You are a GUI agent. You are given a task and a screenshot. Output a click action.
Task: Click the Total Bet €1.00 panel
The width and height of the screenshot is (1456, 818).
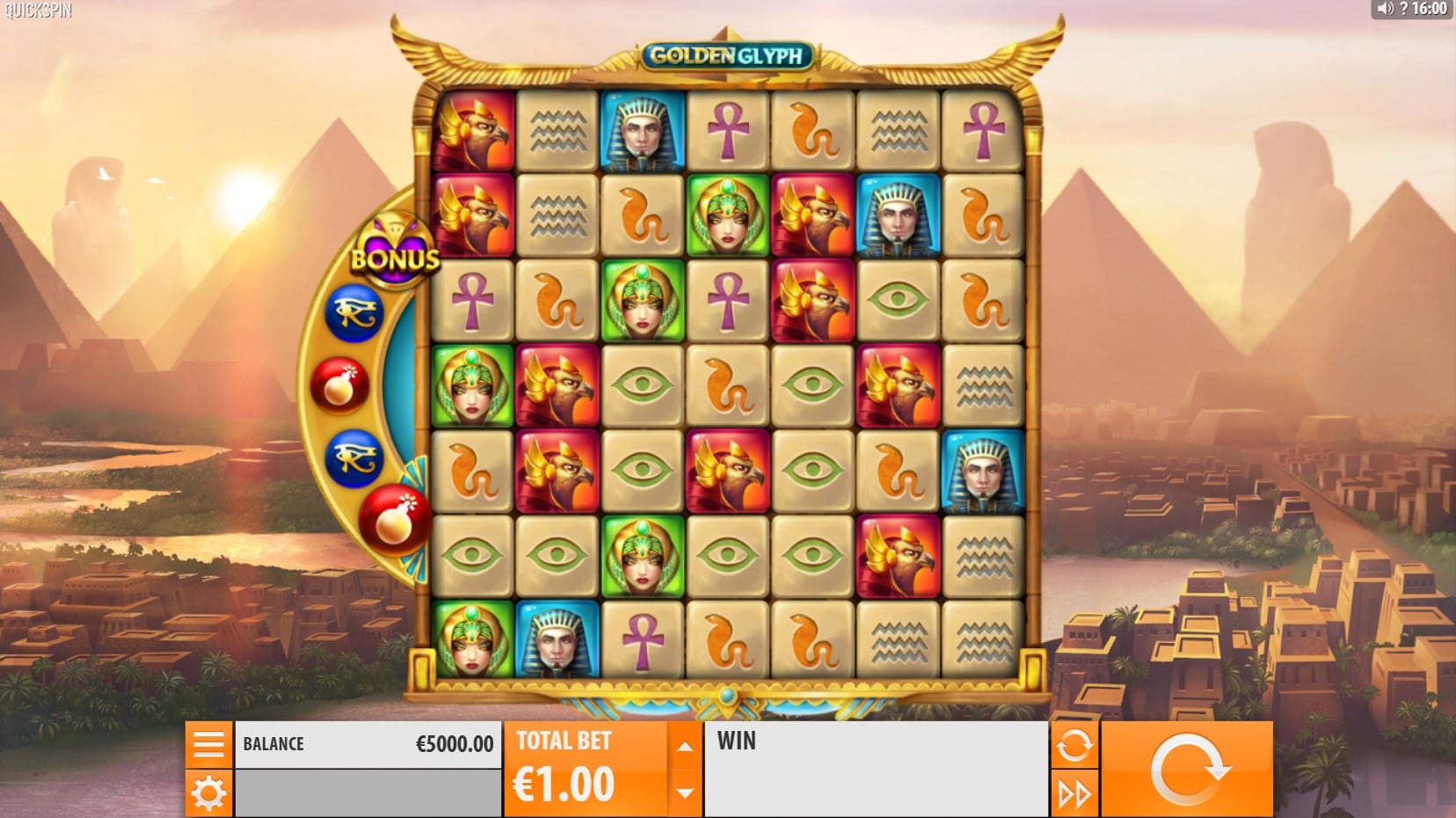point(585,770)
